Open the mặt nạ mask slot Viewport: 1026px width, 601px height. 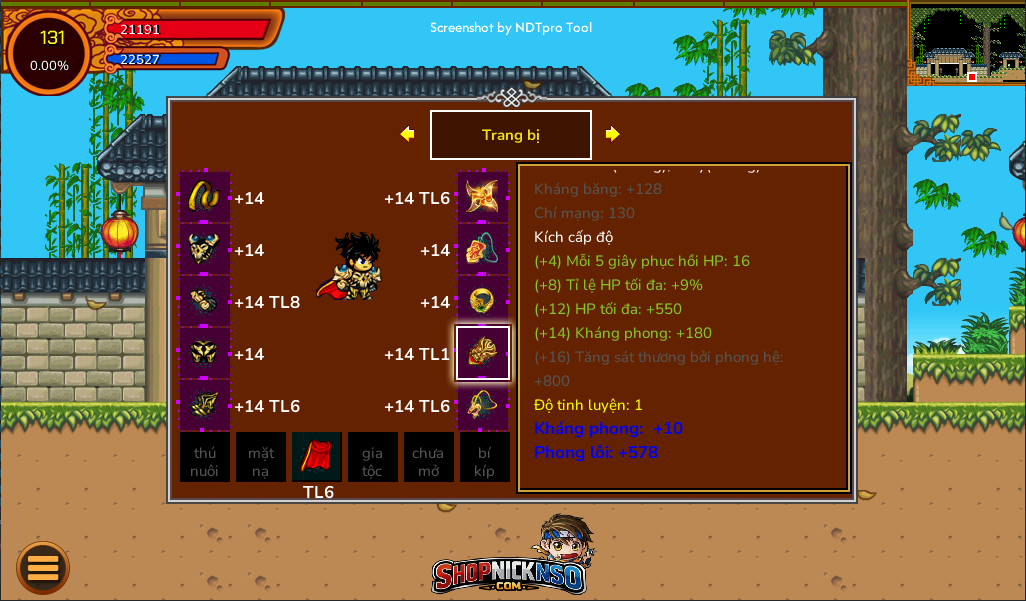pos(261,458)
